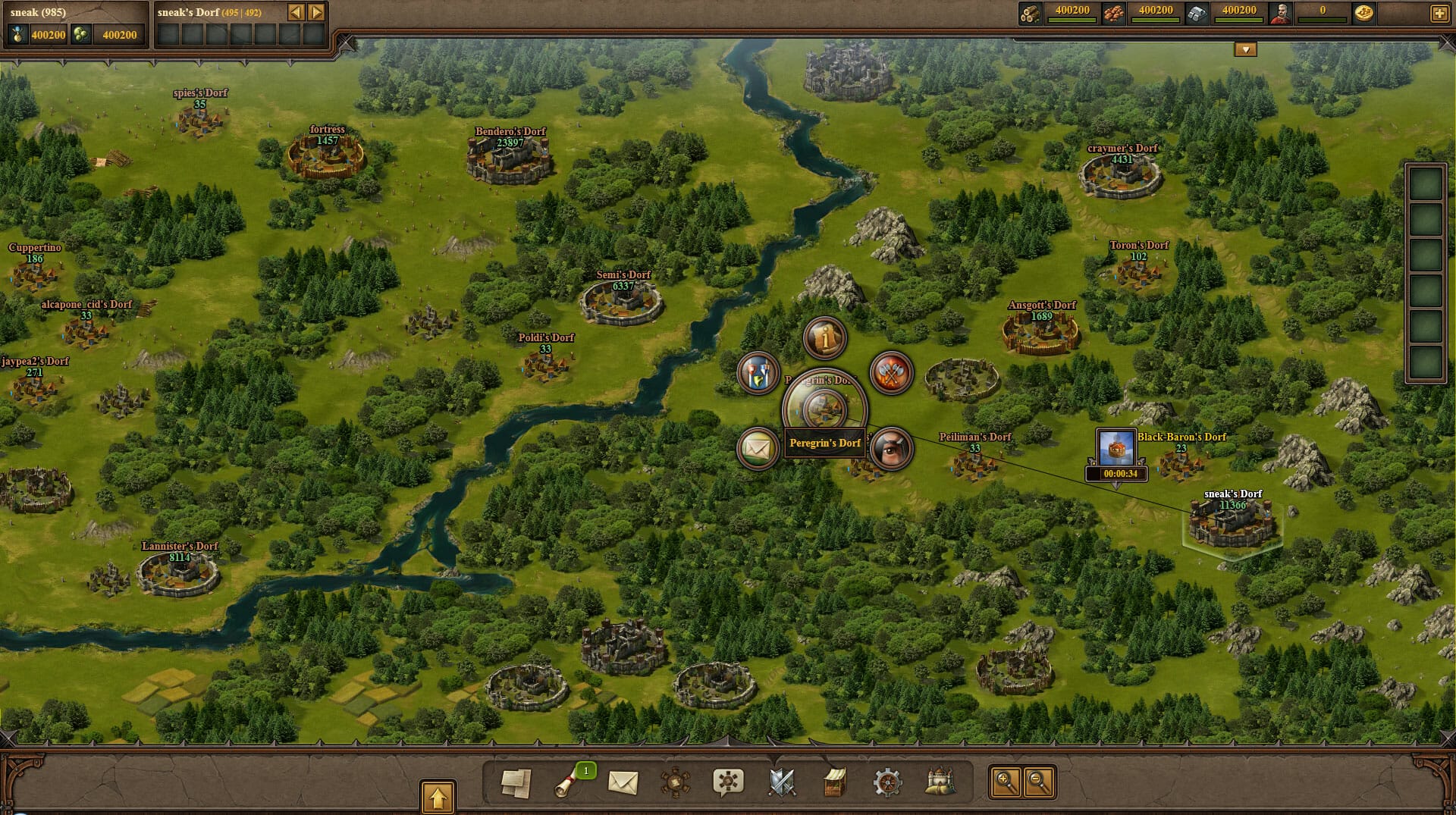Expand the dropdown arrow below resource bar

coord(1245,50)
